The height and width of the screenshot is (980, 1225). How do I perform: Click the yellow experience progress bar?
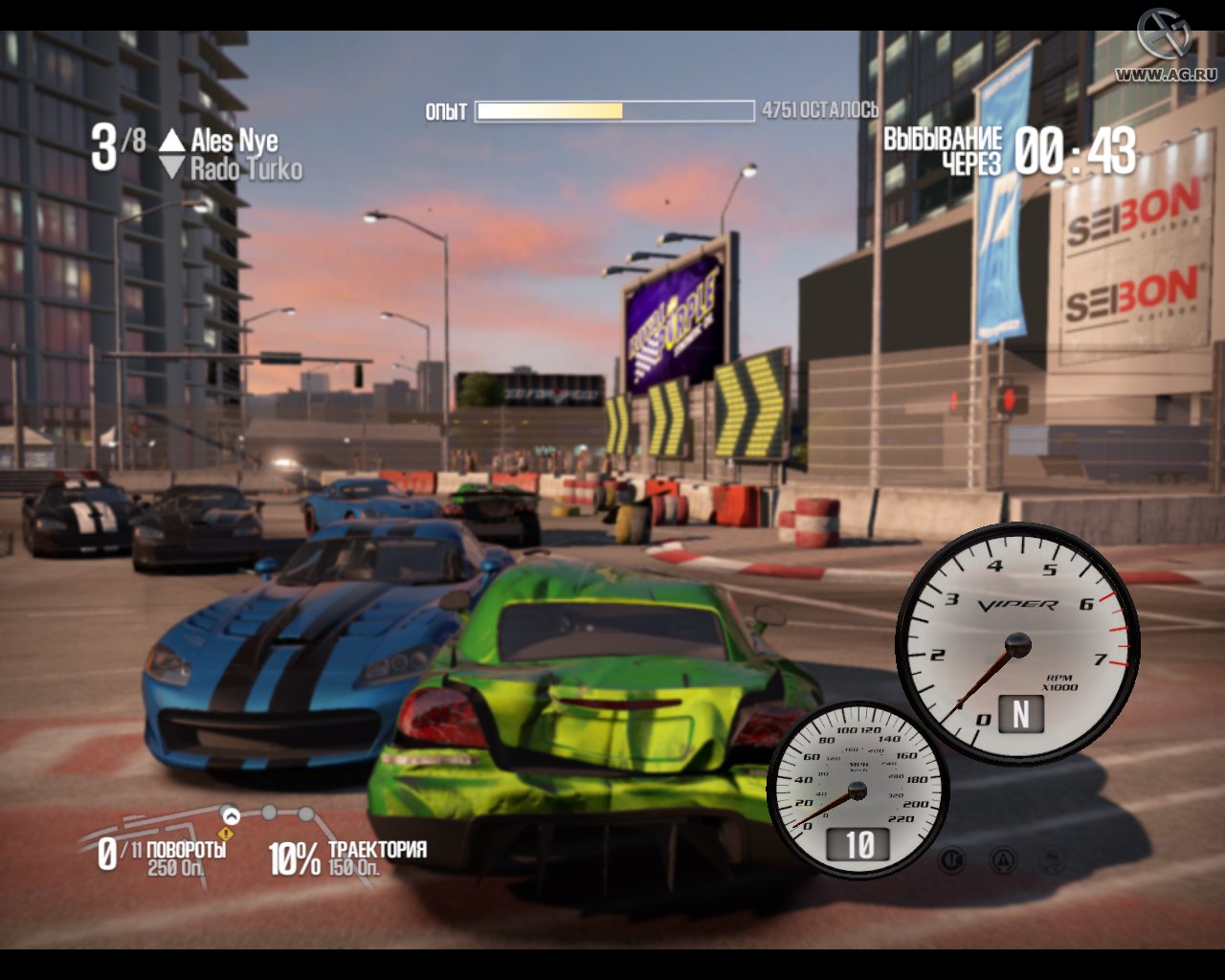[x=550, y=111]
